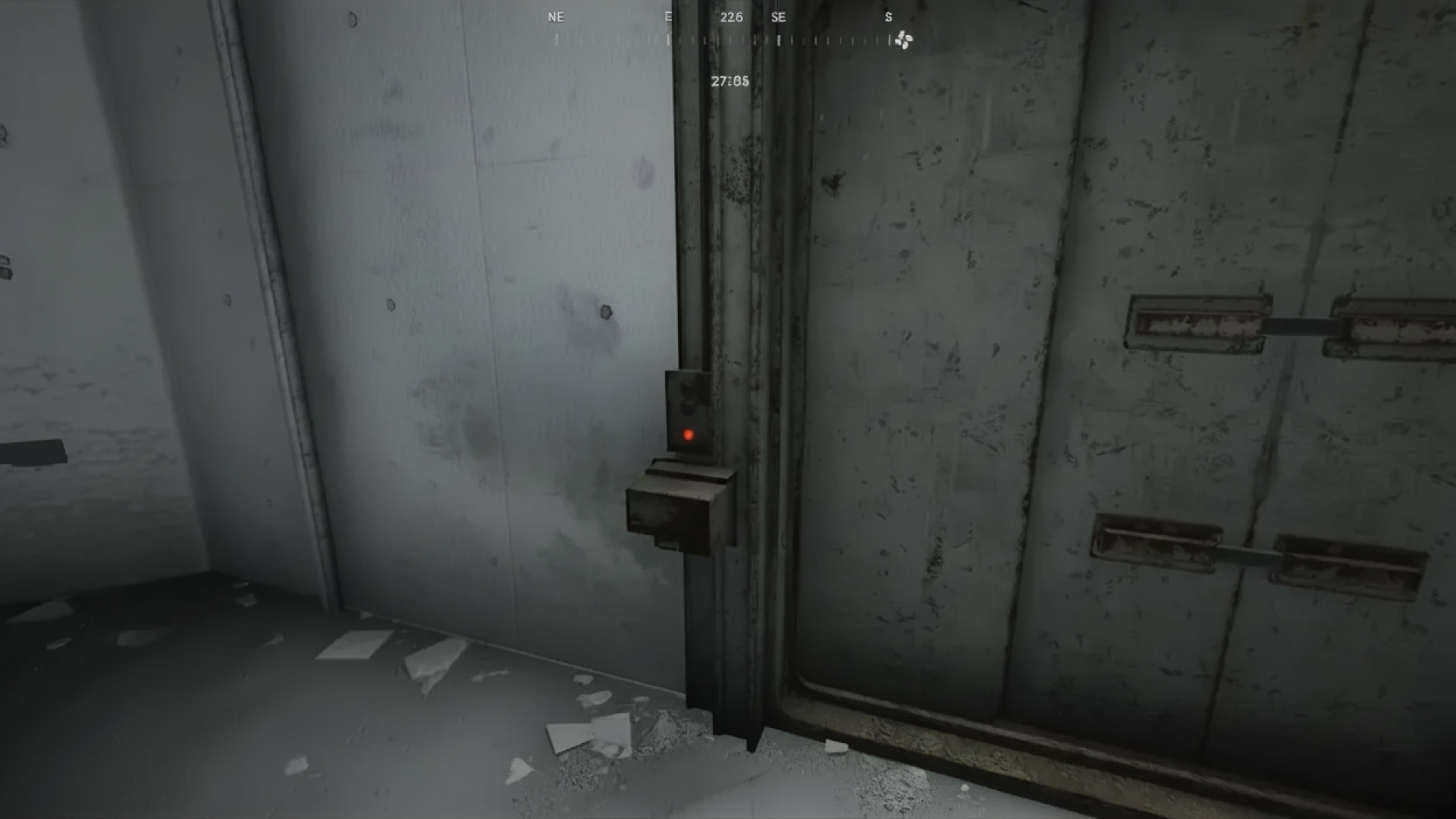Click the weather indicator icon near S
Image resolution: width=1456 pixels, height=819 pixels.
(902, 38)
